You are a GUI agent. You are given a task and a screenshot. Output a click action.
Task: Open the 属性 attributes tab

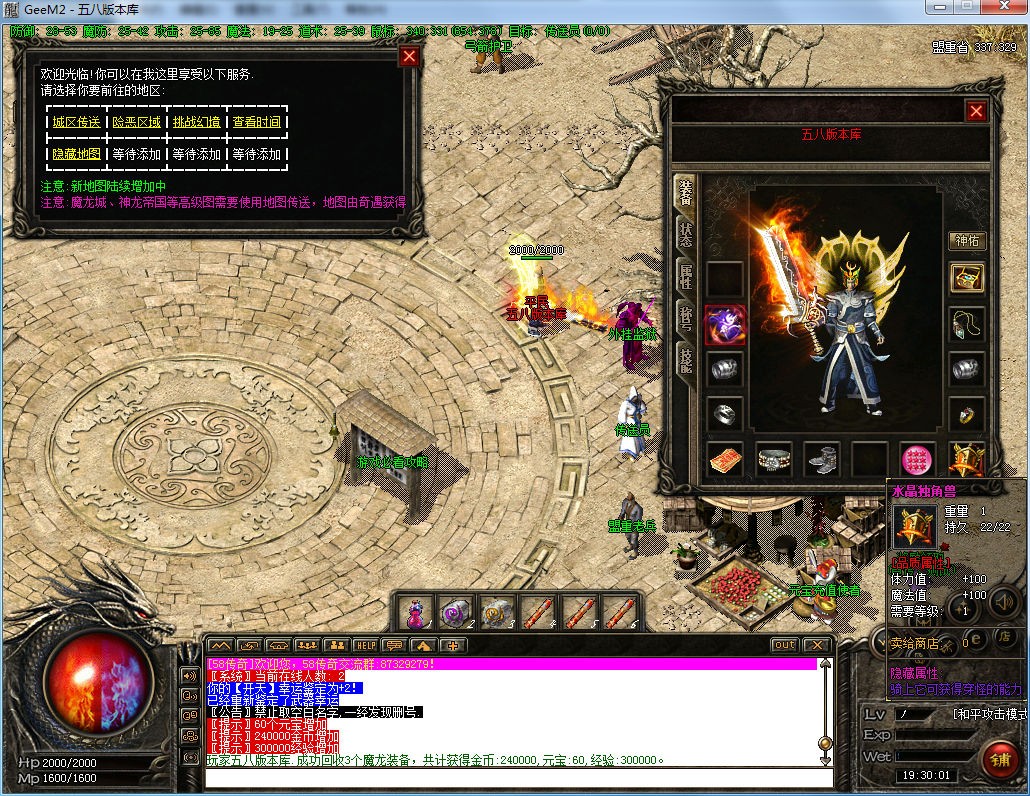coord(685,277)
